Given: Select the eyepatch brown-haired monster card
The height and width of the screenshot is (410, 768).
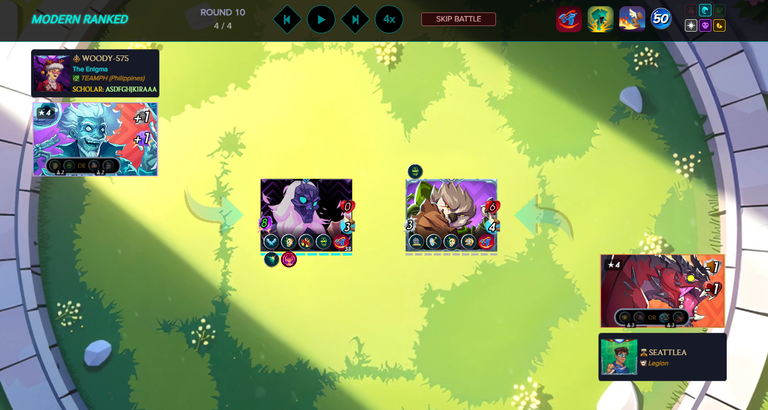Looking at the screenshot, I should pos(451,214).
